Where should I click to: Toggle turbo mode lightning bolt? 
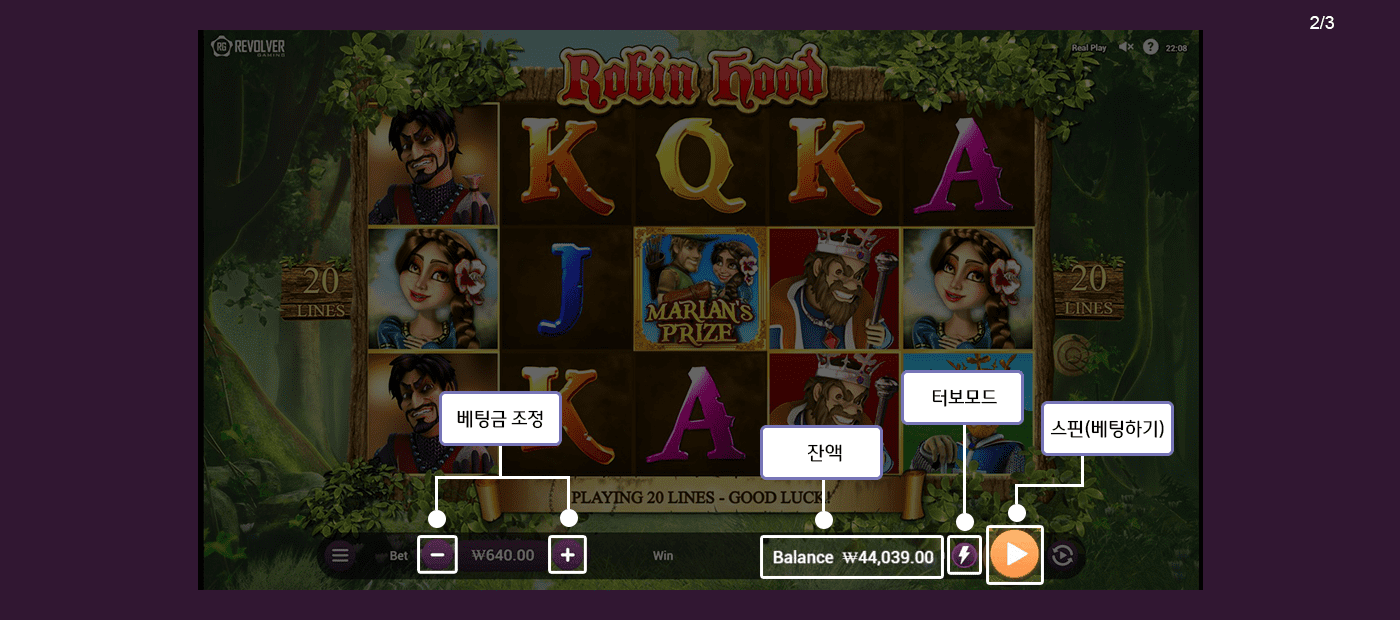point(964,555)
